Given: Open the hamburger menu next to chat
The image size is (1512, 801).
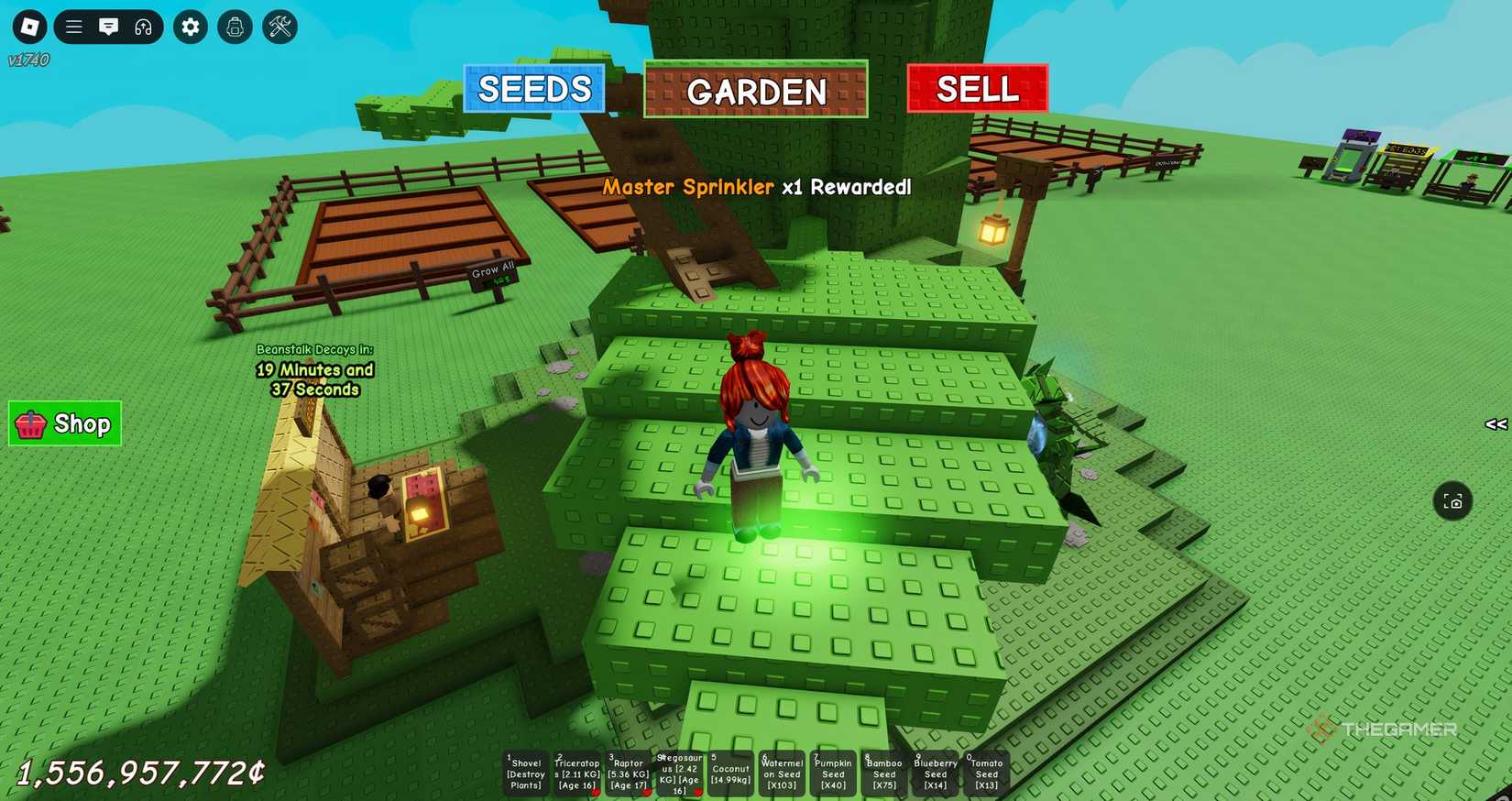Looking at the screenshot, I should [x=73, y=27].
